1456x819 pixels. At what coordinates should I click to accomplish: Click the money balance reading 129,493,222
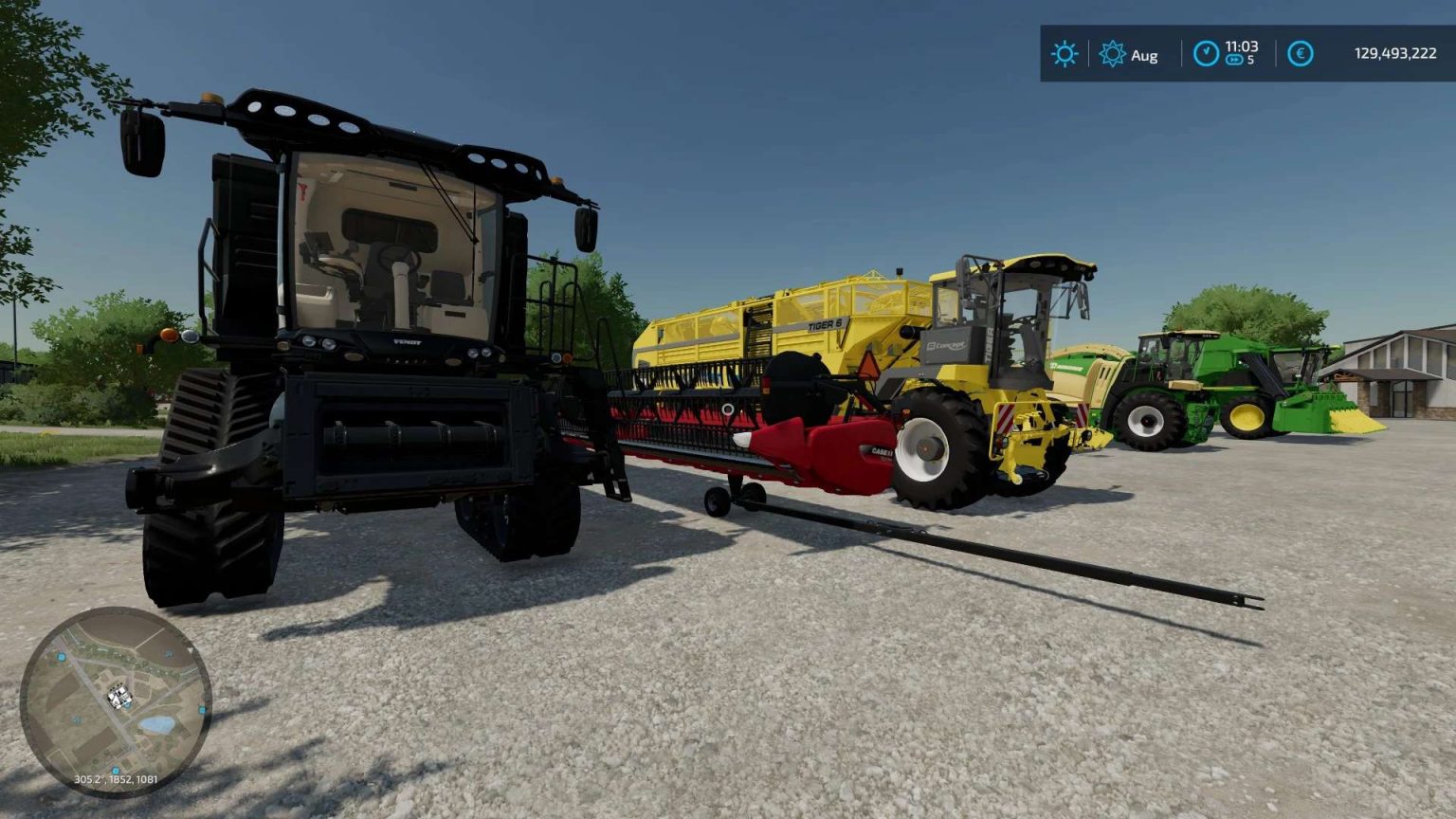click(x=1396, y=55)
